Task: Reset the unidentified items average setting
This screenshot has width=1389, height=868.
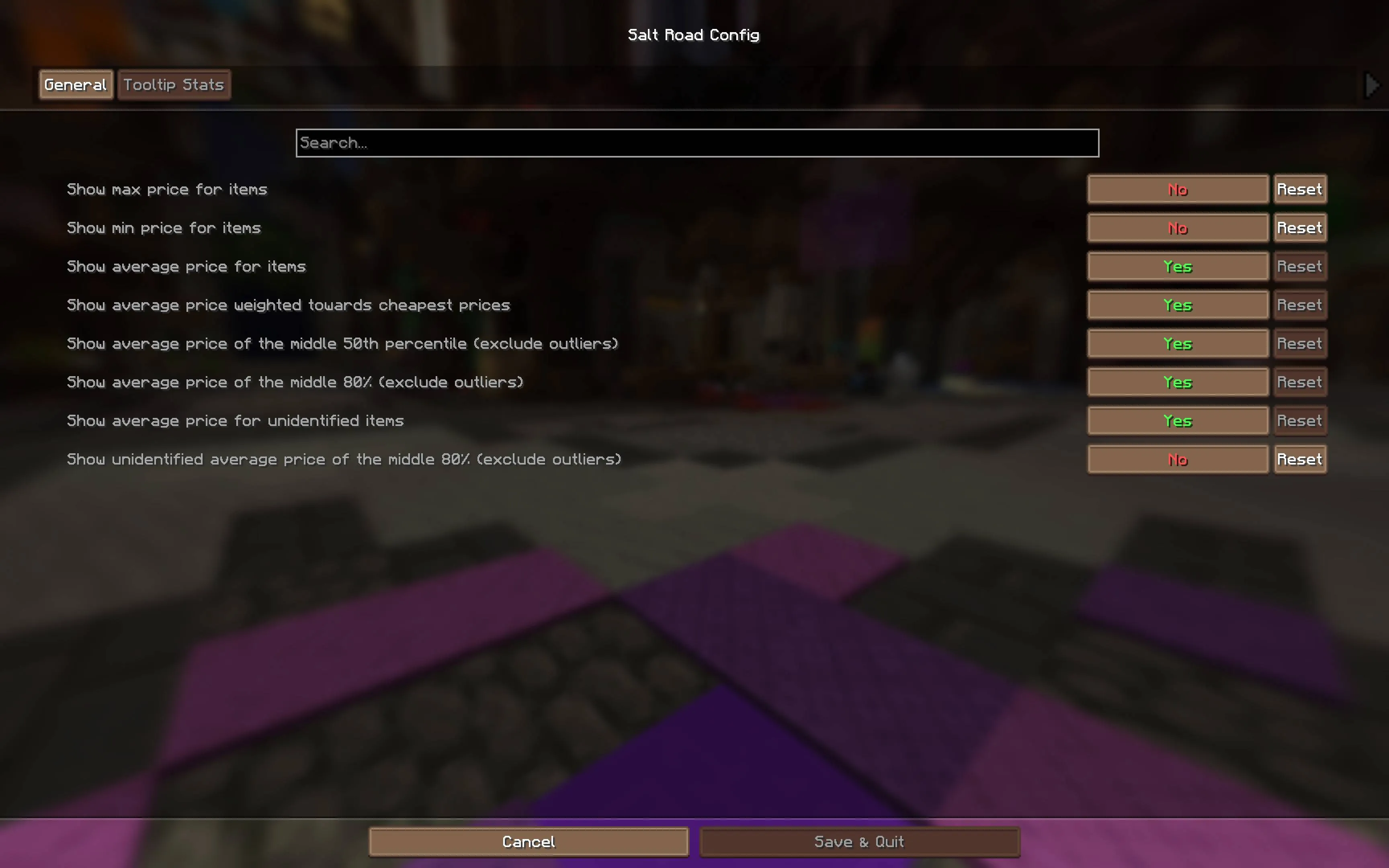Action: [1300, 420]
